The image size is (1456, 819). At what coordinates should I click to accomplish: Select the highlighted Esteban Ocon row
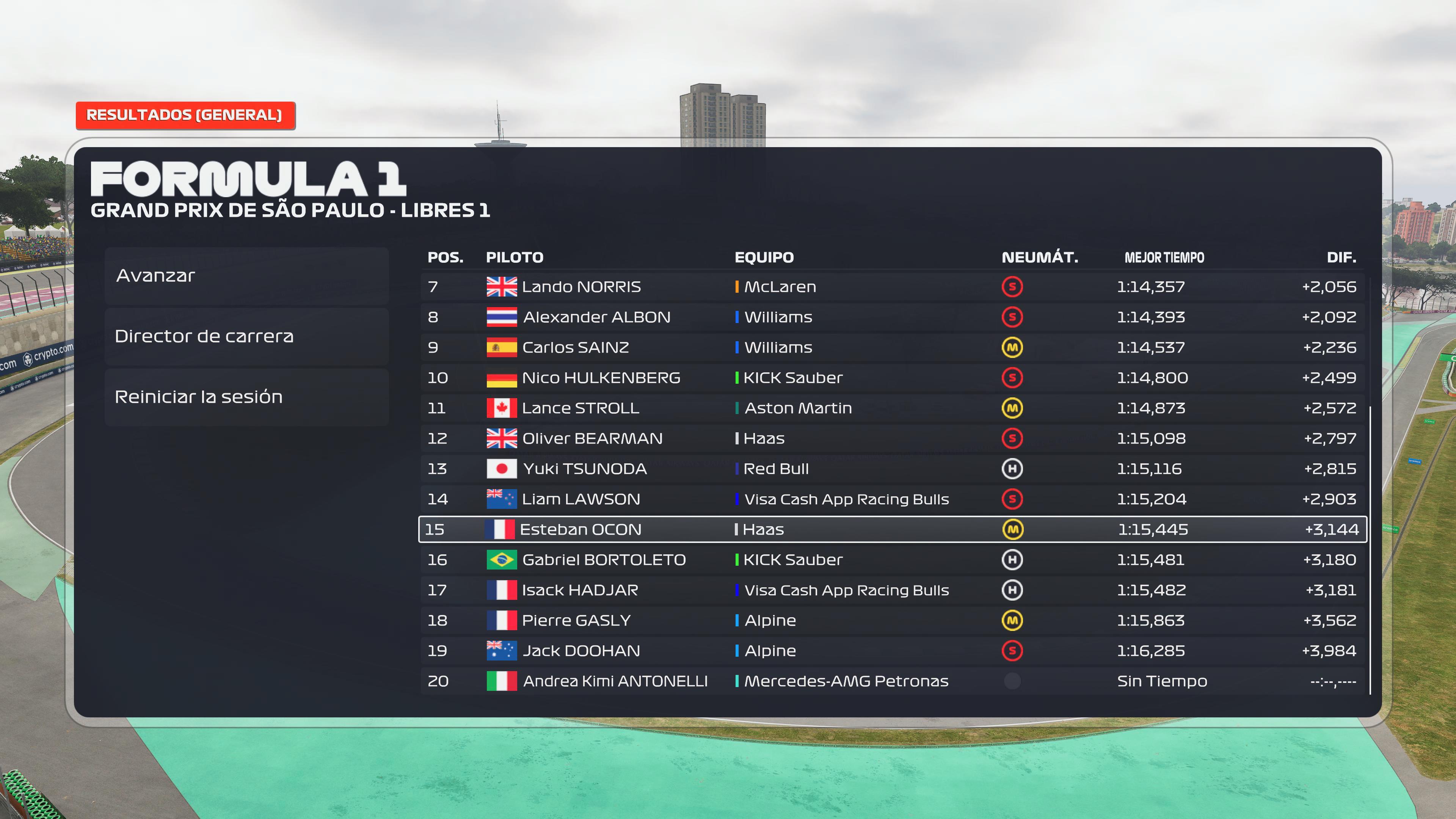[892, 530]
